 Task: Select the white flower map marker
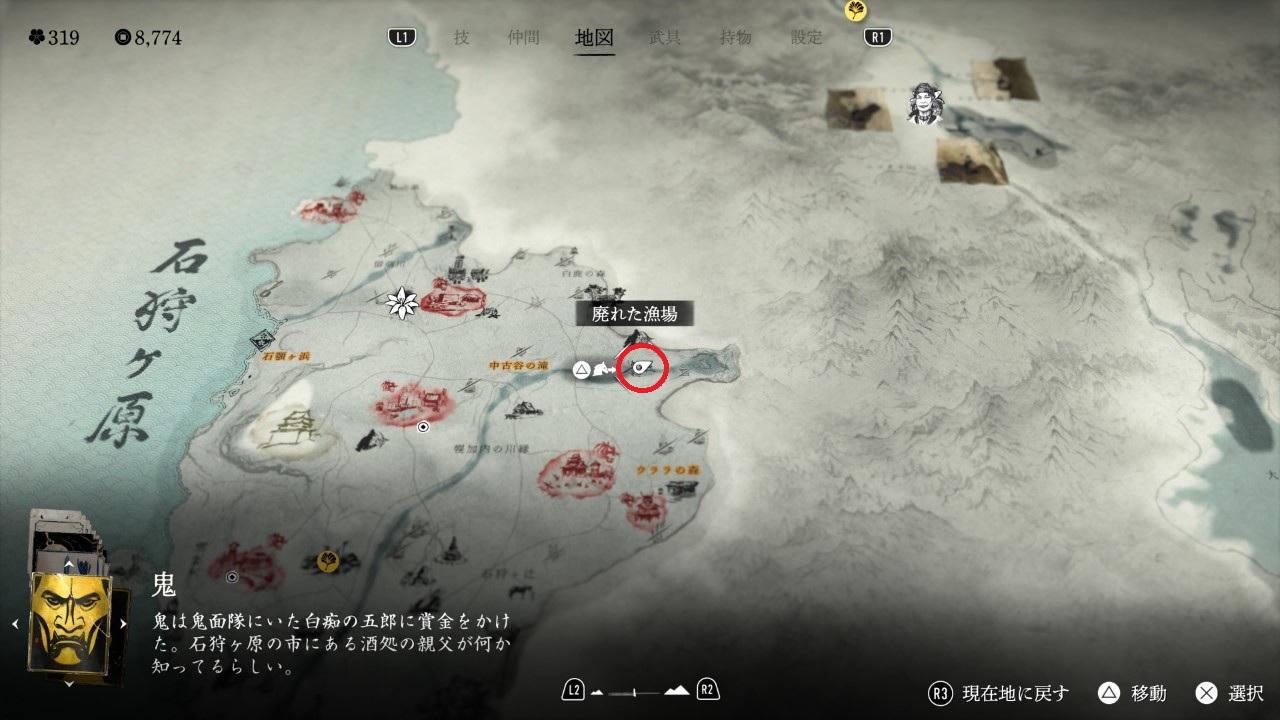pyautogui.click(x=402, y=302)
